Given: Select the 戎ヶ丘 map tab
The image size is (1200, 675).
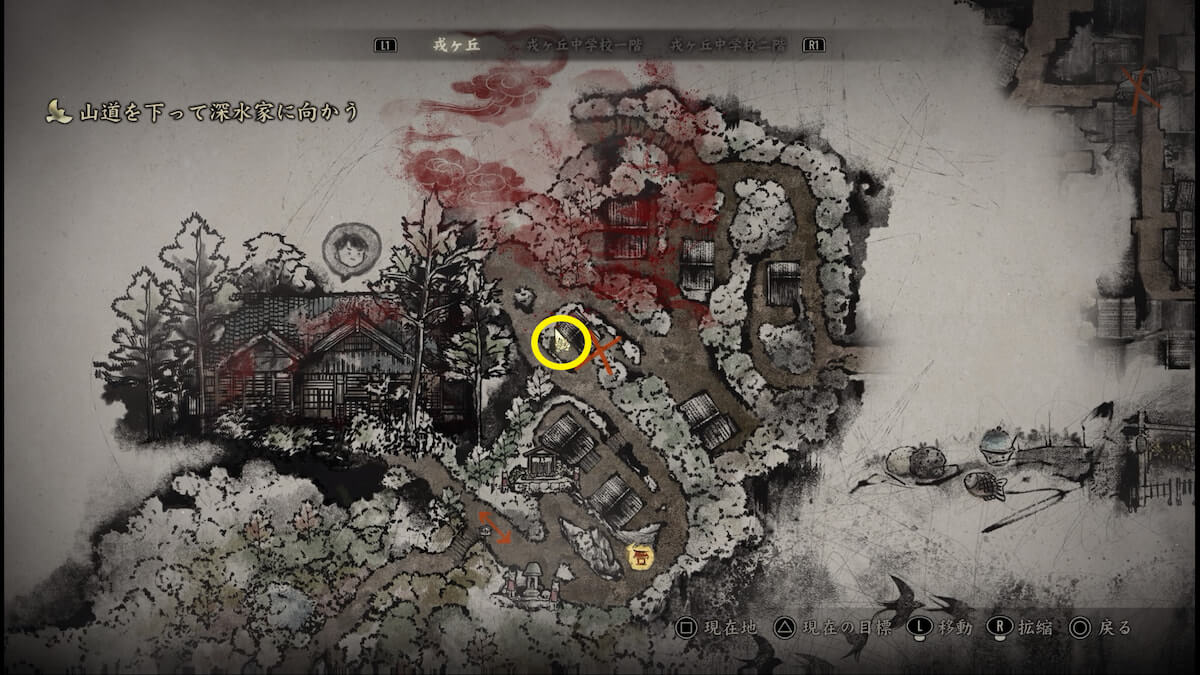Looking at the screenshot, I should (x=456, y=45).
